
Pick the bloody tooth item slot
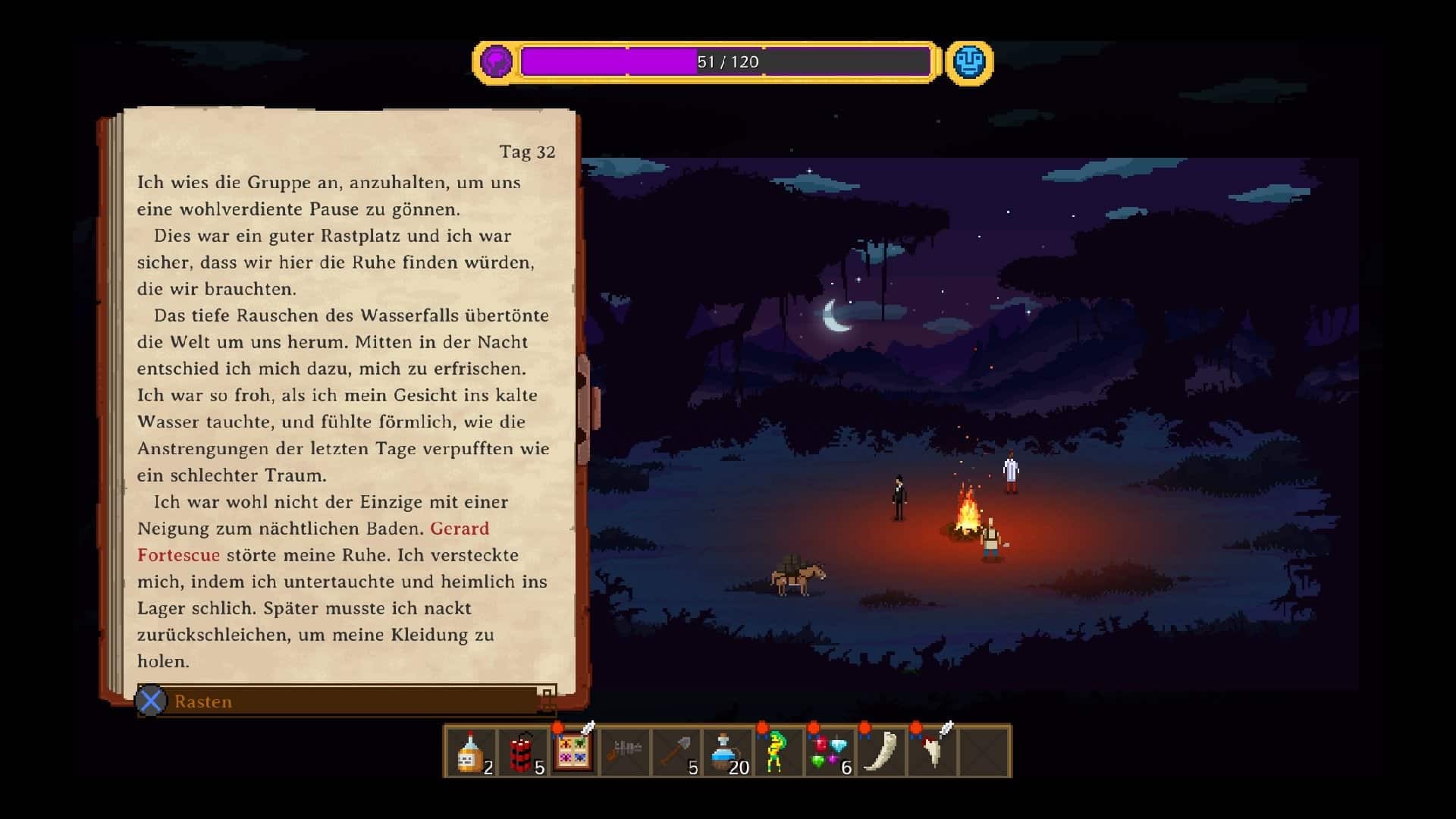(x=932, y=752)
